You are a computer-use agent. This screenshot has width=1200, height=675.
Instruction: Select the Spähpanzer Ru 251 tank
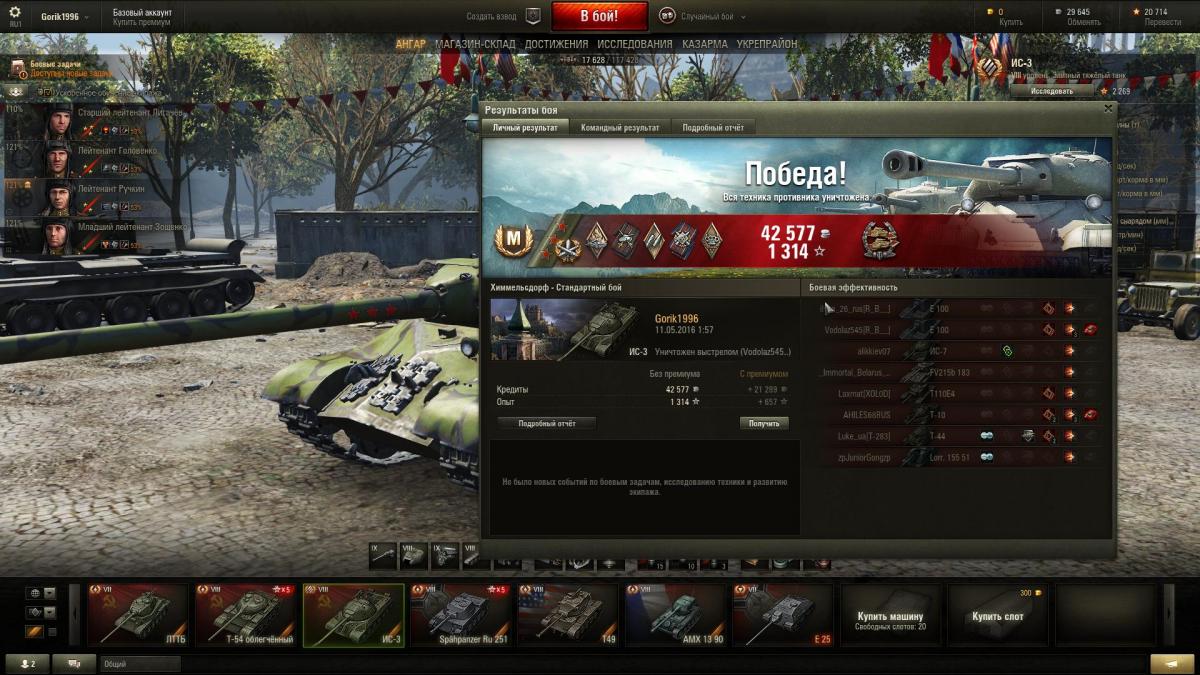pyautogui.click(x=461, y=615)
